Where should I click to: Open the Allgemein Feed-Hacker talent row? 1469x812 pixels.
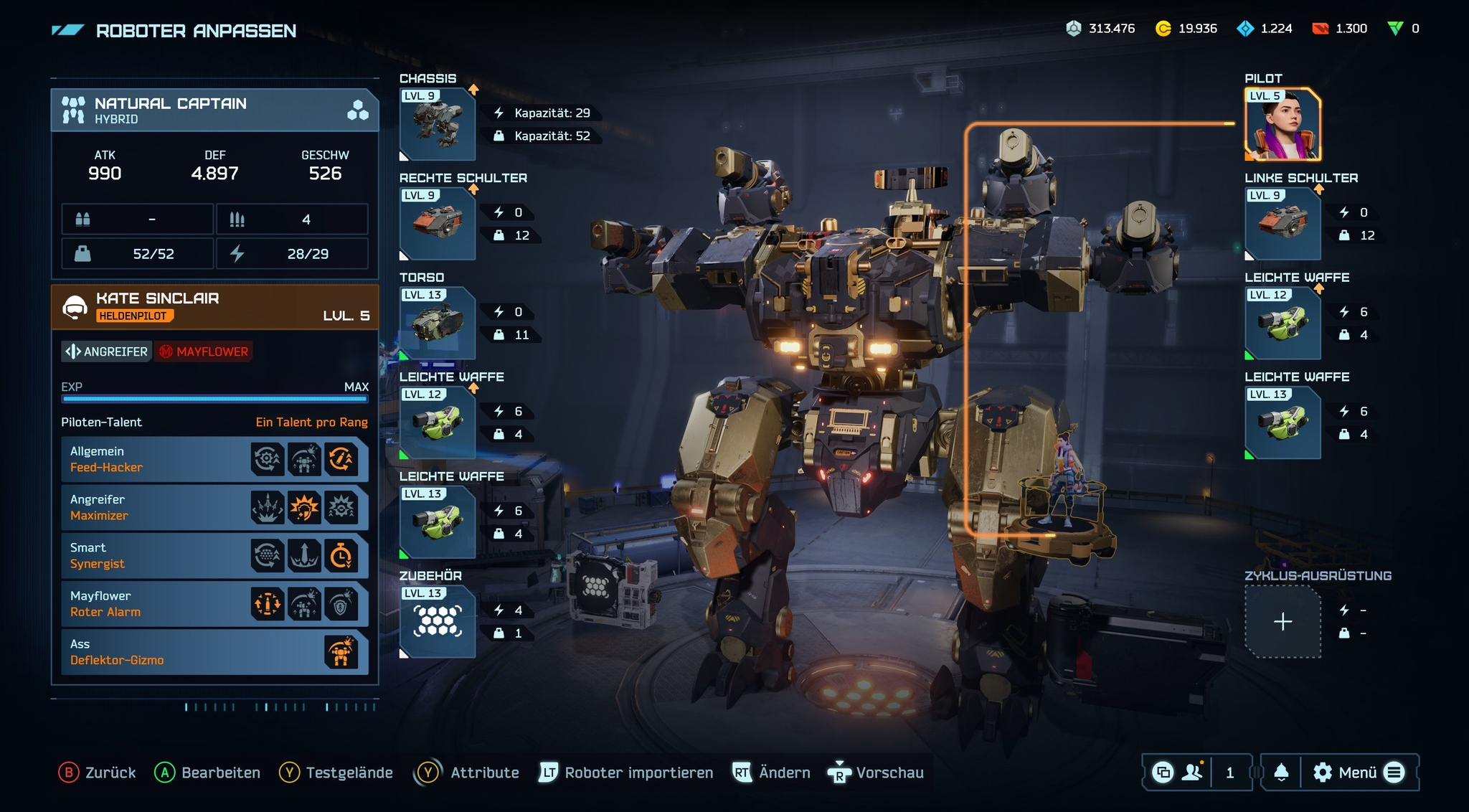[x=214, y=459]
